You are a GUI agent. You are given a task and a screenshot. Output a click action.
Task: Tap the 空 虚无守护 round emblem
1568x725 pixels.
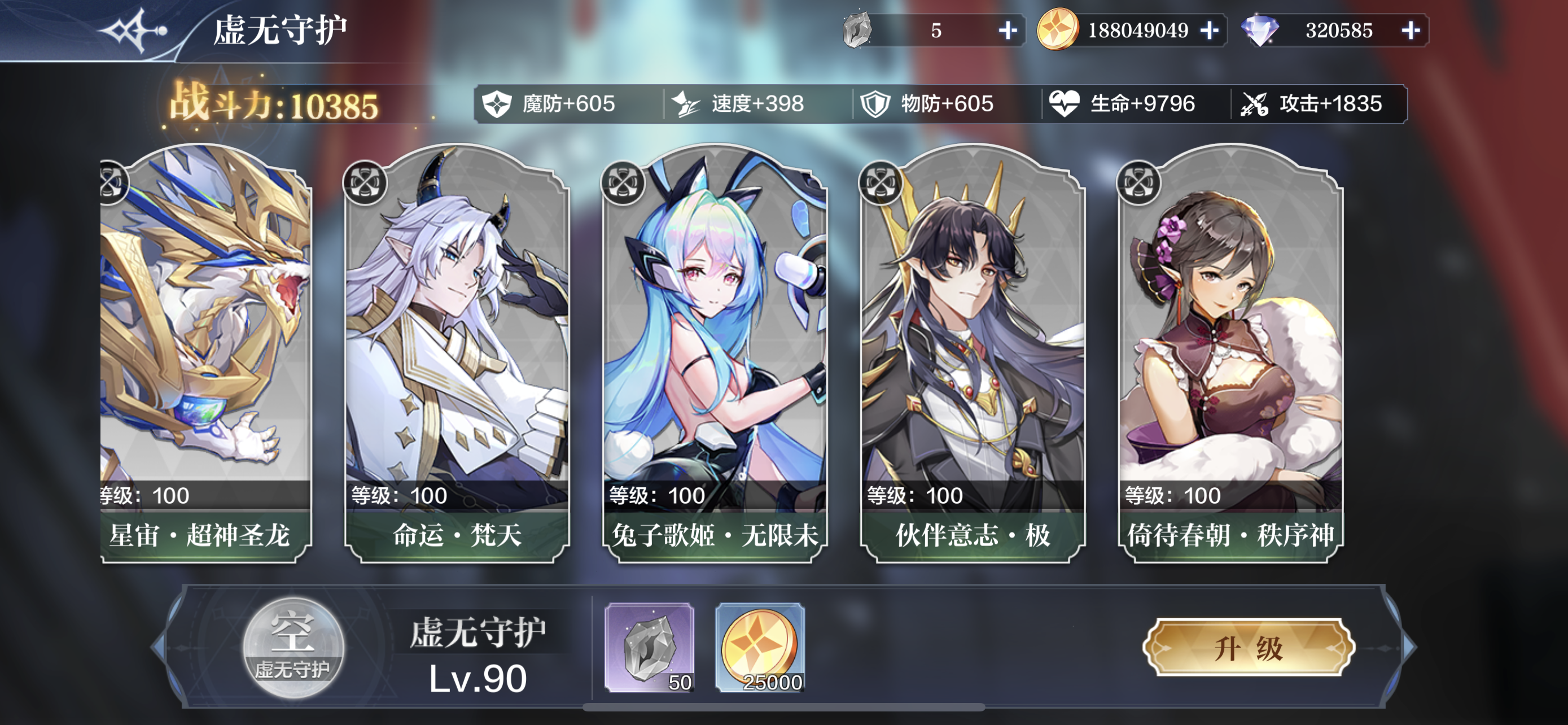click(x=293, y=648)
